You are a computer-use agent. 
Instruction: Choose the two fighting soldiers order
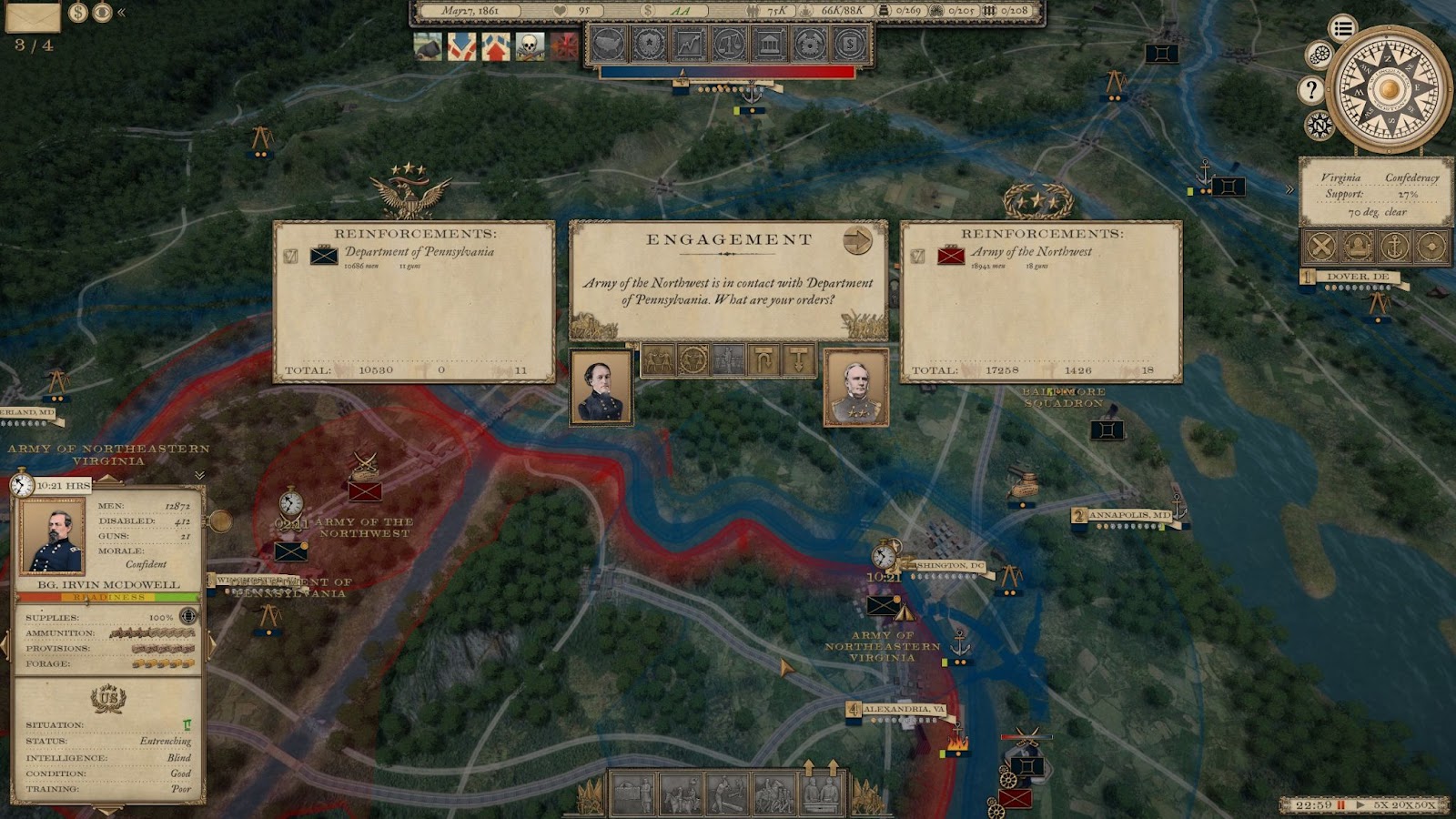point(659,361)
